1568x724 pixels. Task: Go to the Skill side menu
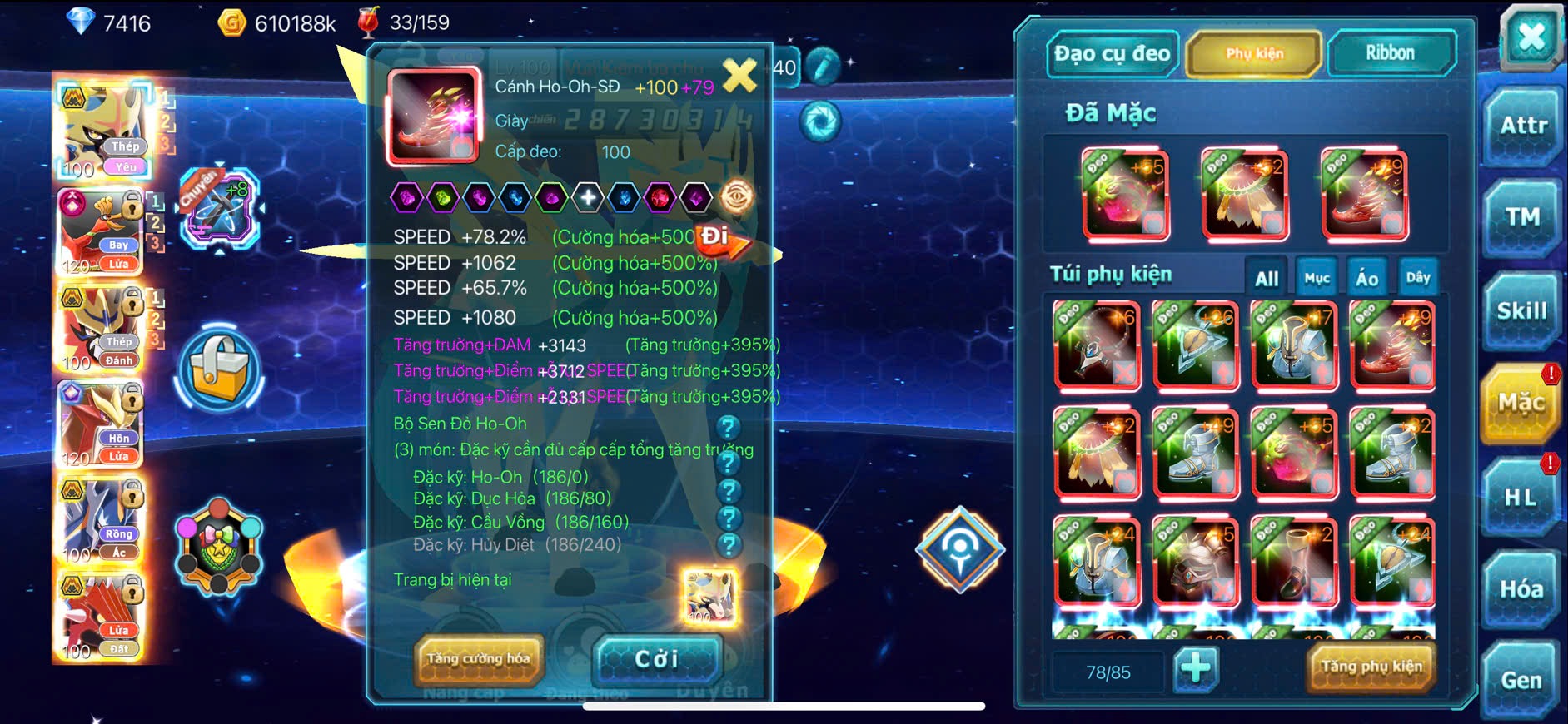(1521, 311)
